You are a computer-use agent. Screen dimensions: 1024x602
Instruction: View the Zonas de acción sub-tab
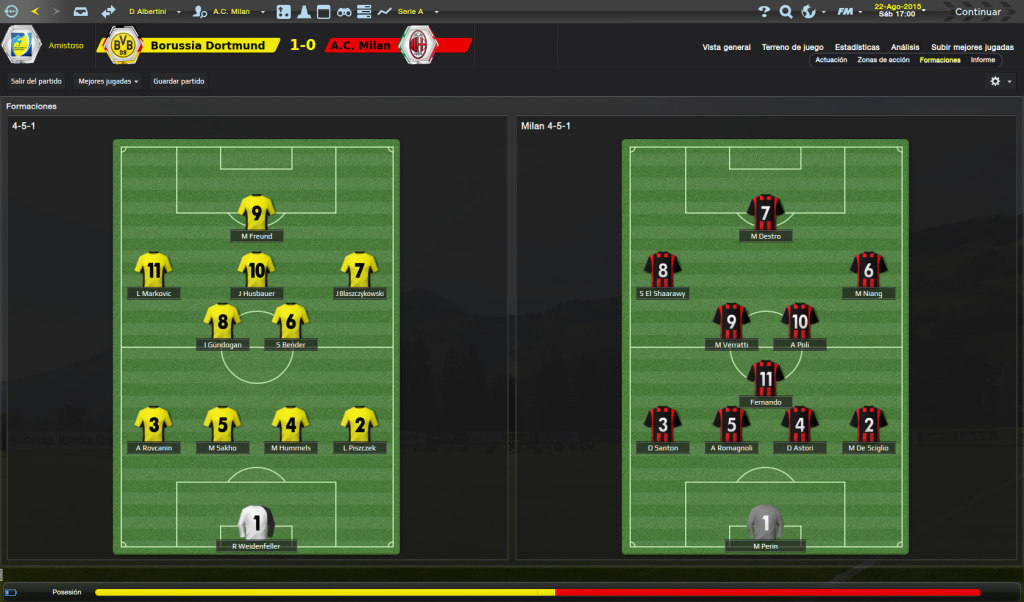(883, 60)
